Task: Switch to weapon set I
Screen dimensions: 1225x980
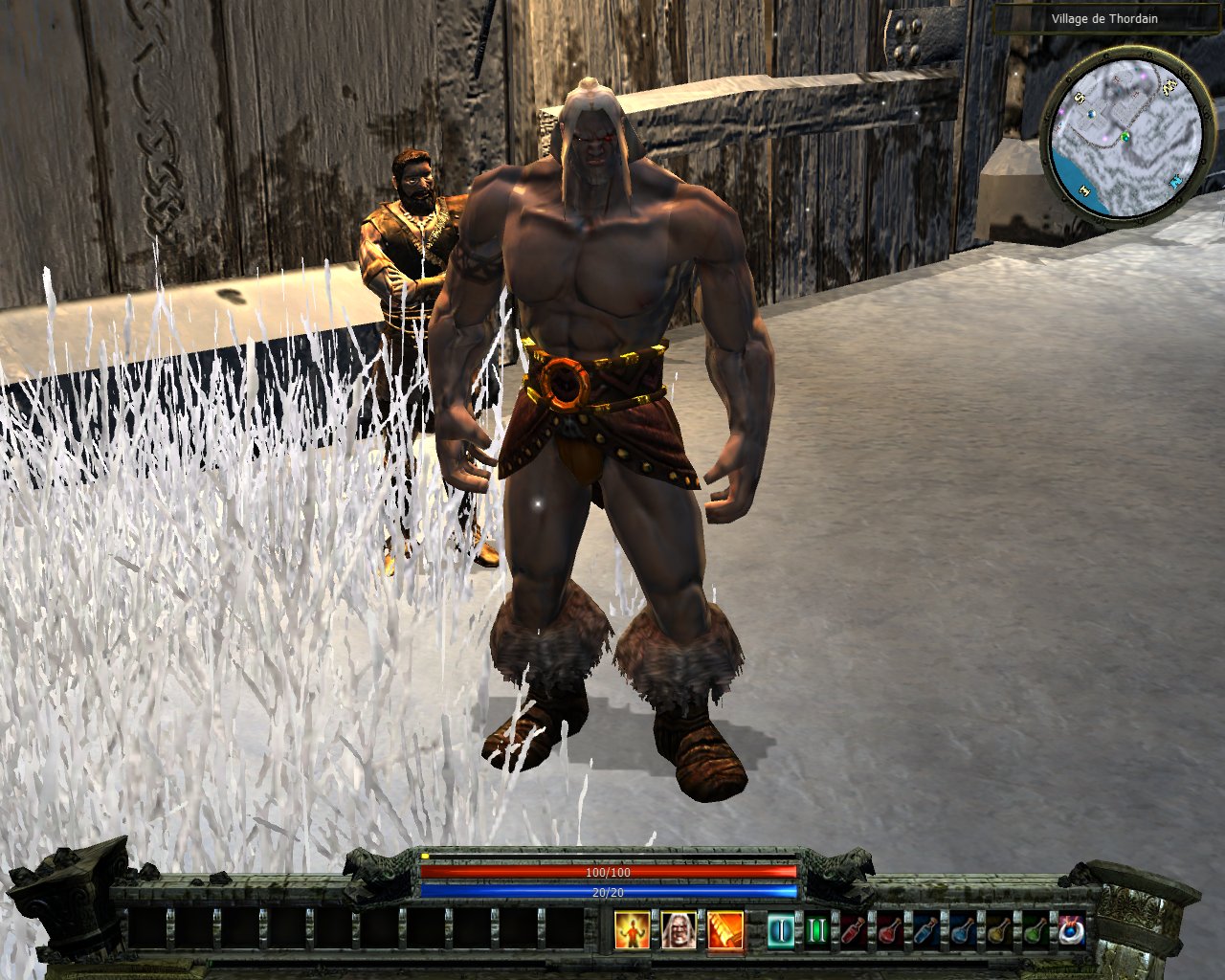Action: 781,930
